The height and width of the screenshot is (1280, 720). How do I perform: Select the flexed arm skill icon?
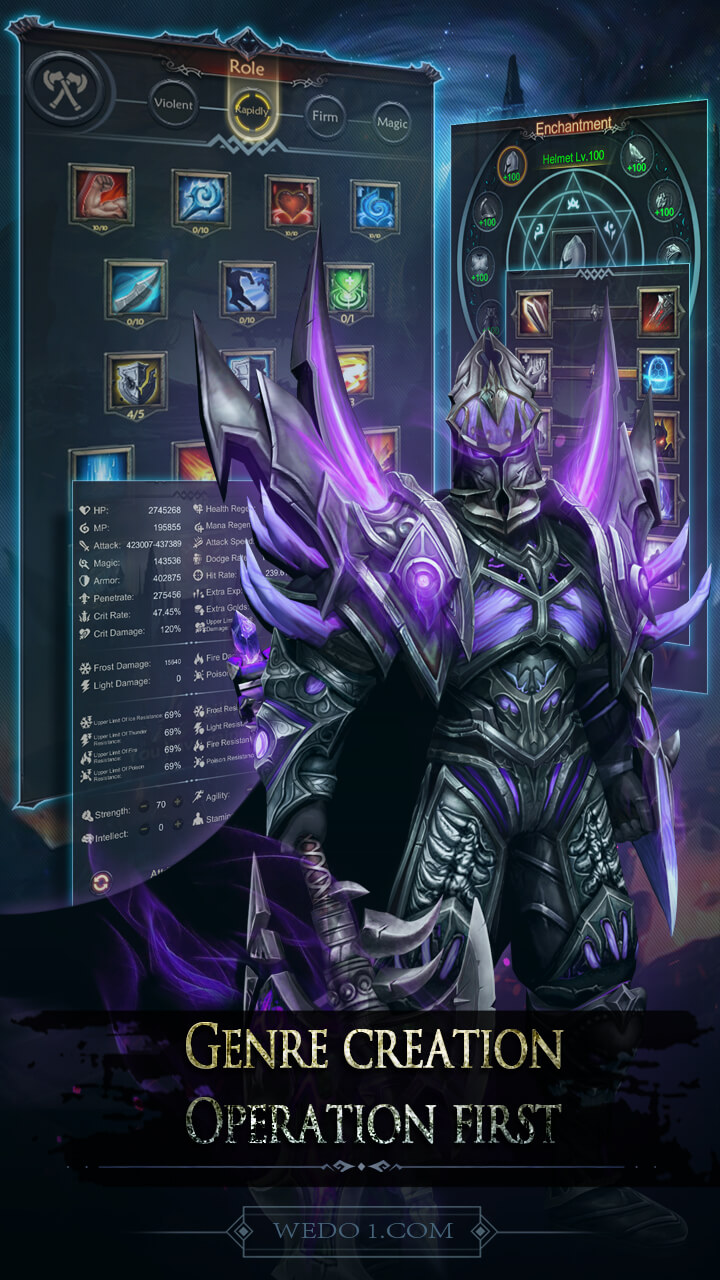pyautogui.click(x=101, y=195)
